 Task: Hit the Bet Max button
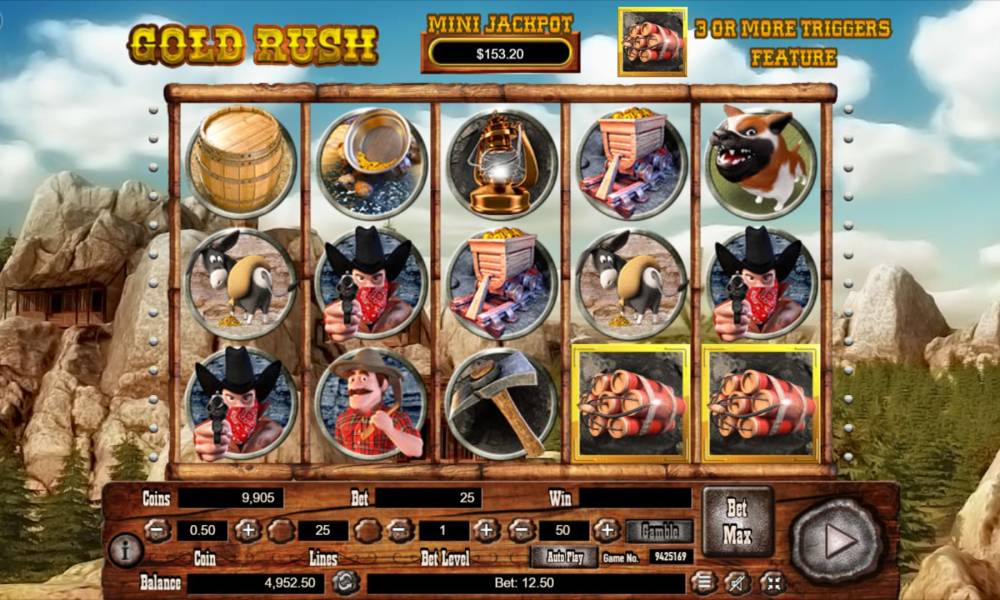click(x=737, y=521)
